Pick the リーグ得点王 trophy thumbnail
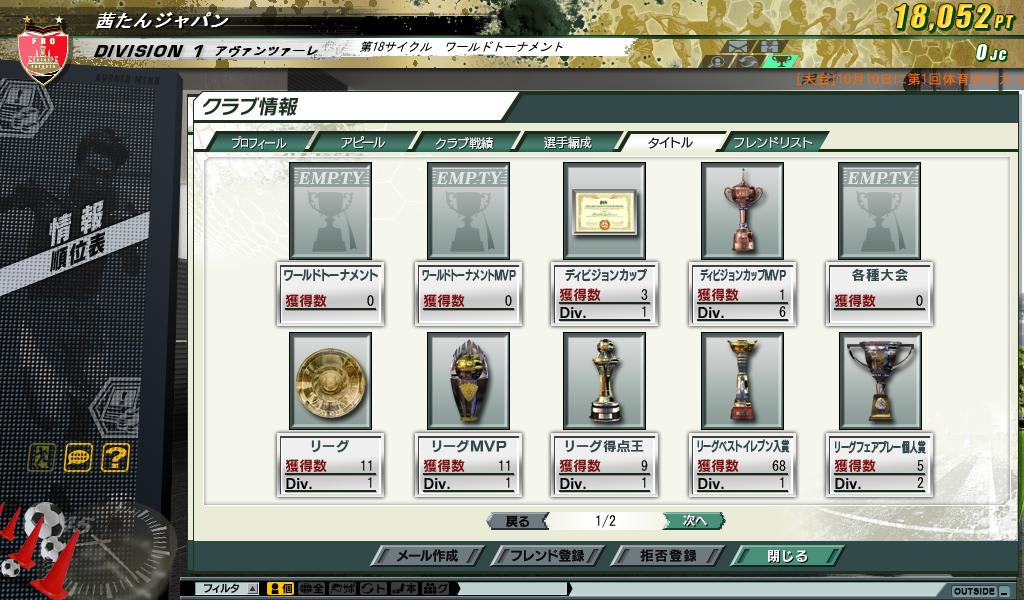1024x600 pixels. (x=604, y=381)
